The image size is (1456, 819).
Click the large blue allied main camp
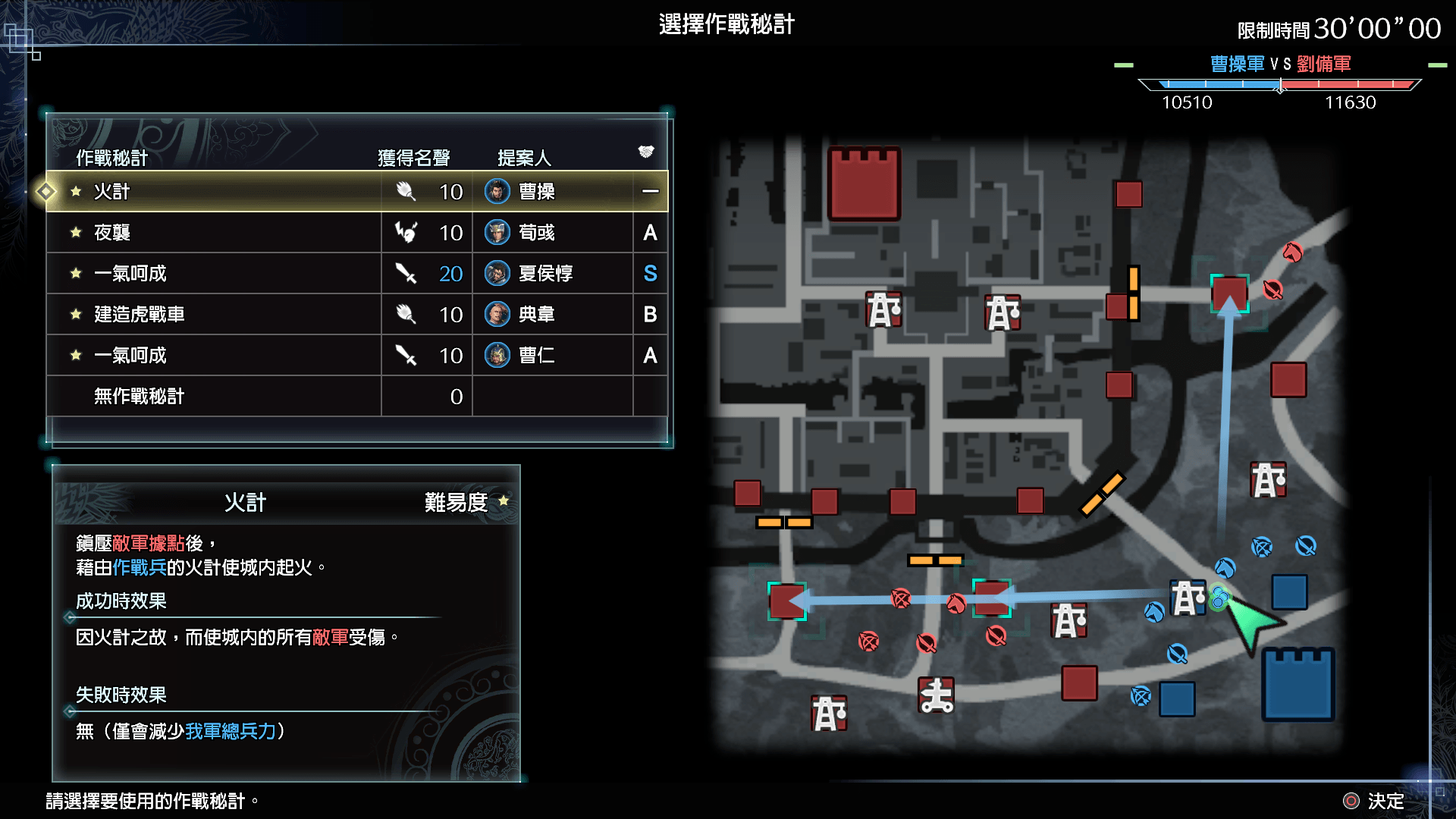1298,684
